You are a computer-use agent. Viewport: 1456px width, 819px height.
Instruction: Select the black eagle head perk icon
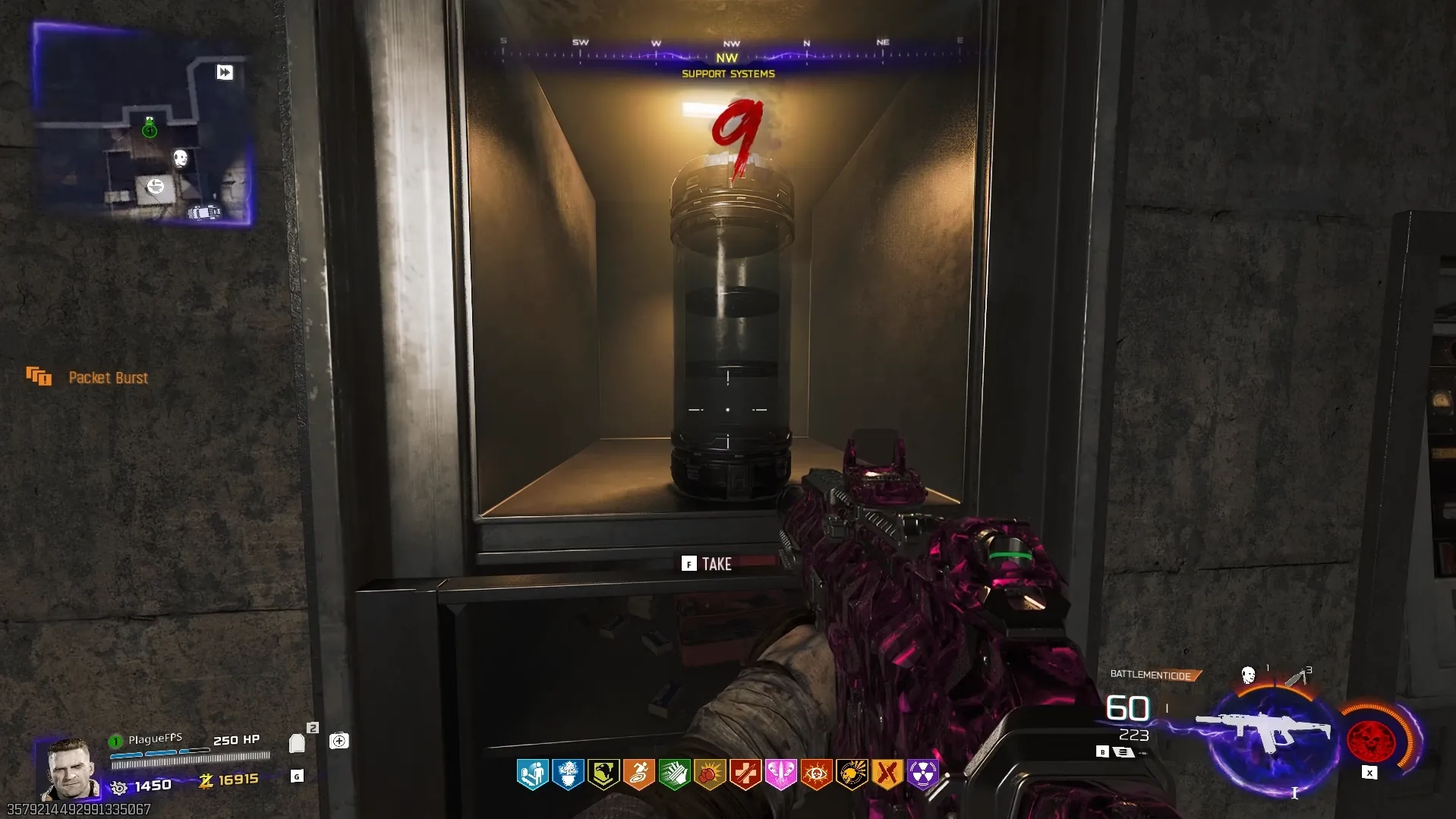tap(604, 774)
